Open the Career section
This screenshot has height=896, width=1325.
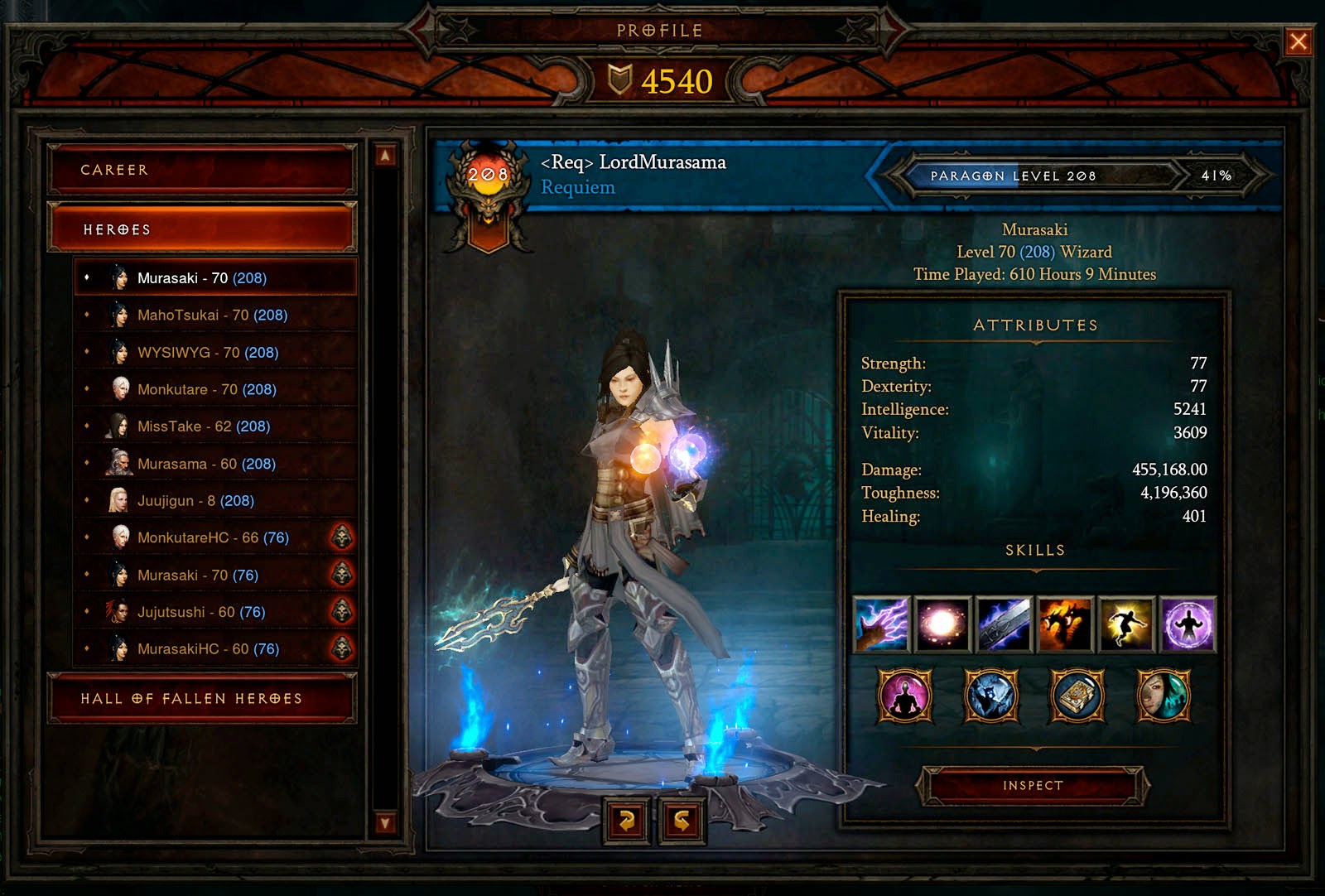coord(202,170)
